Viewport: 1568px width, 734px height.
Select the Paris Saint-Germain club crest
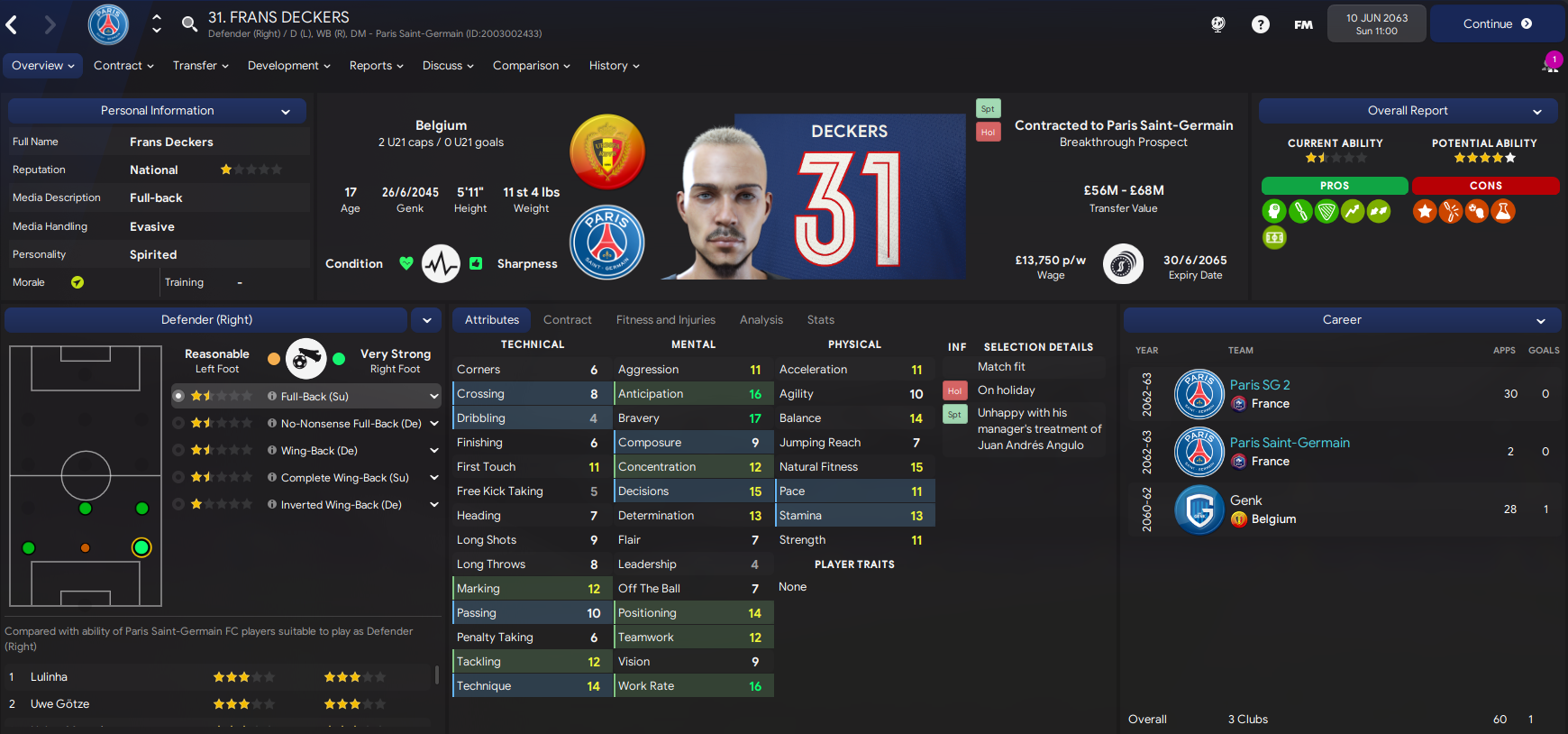[x=606, y=242]
